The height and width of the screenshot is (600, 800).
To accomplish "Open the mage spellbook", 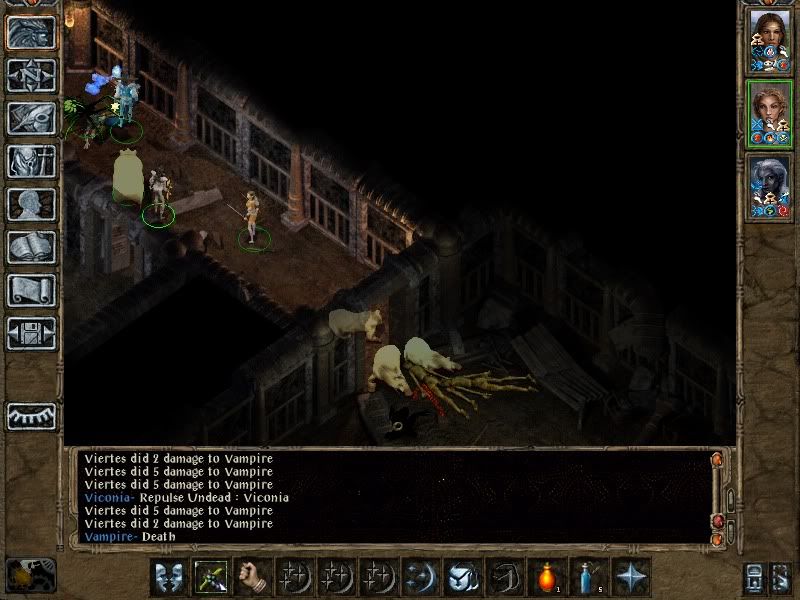I will pos(31,247).
